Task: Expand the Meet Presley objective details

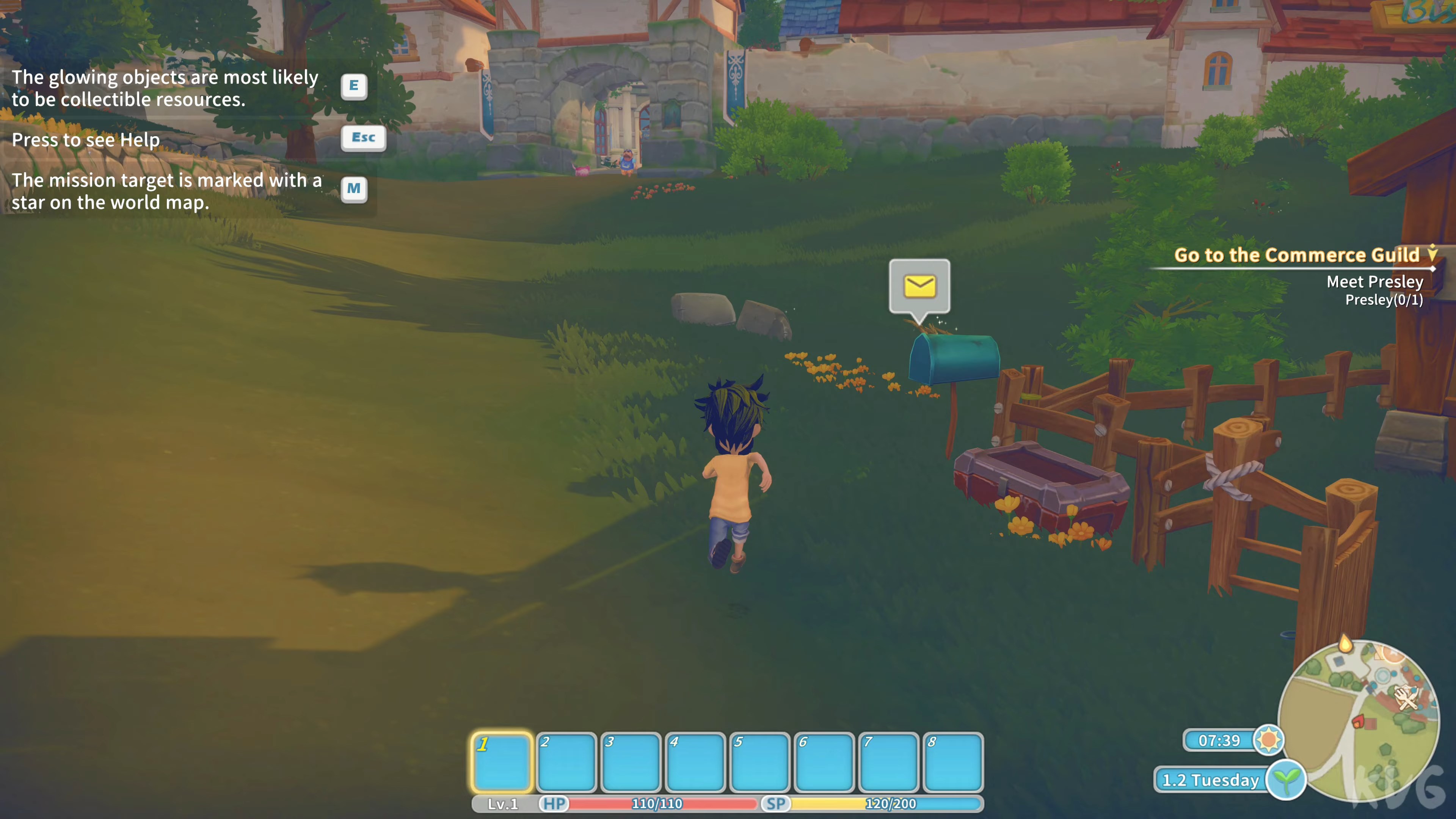Action: click(x=1375, y=282)
